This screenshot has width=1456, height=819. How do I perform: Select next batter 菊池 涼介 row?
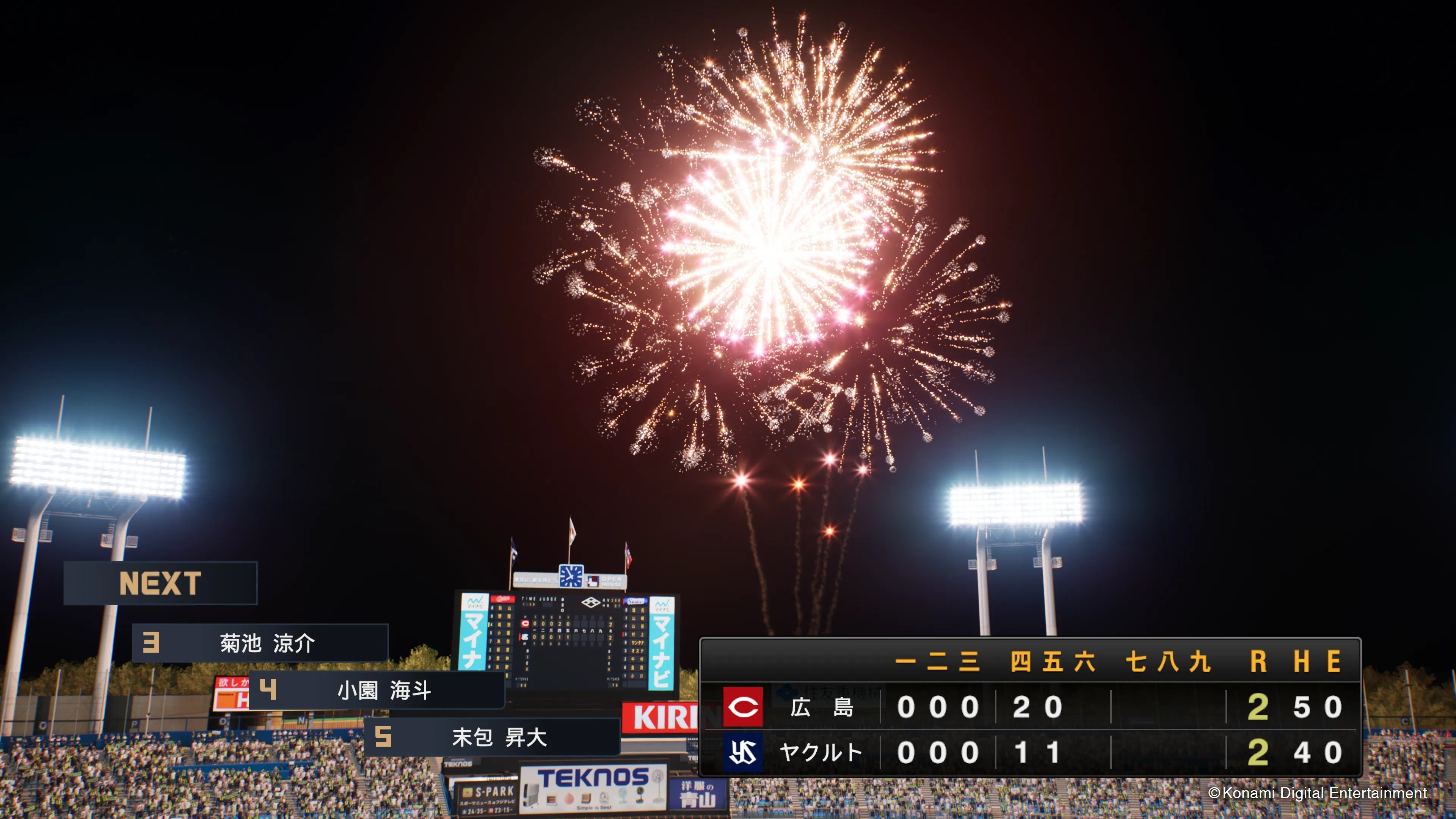click(260, 643)
